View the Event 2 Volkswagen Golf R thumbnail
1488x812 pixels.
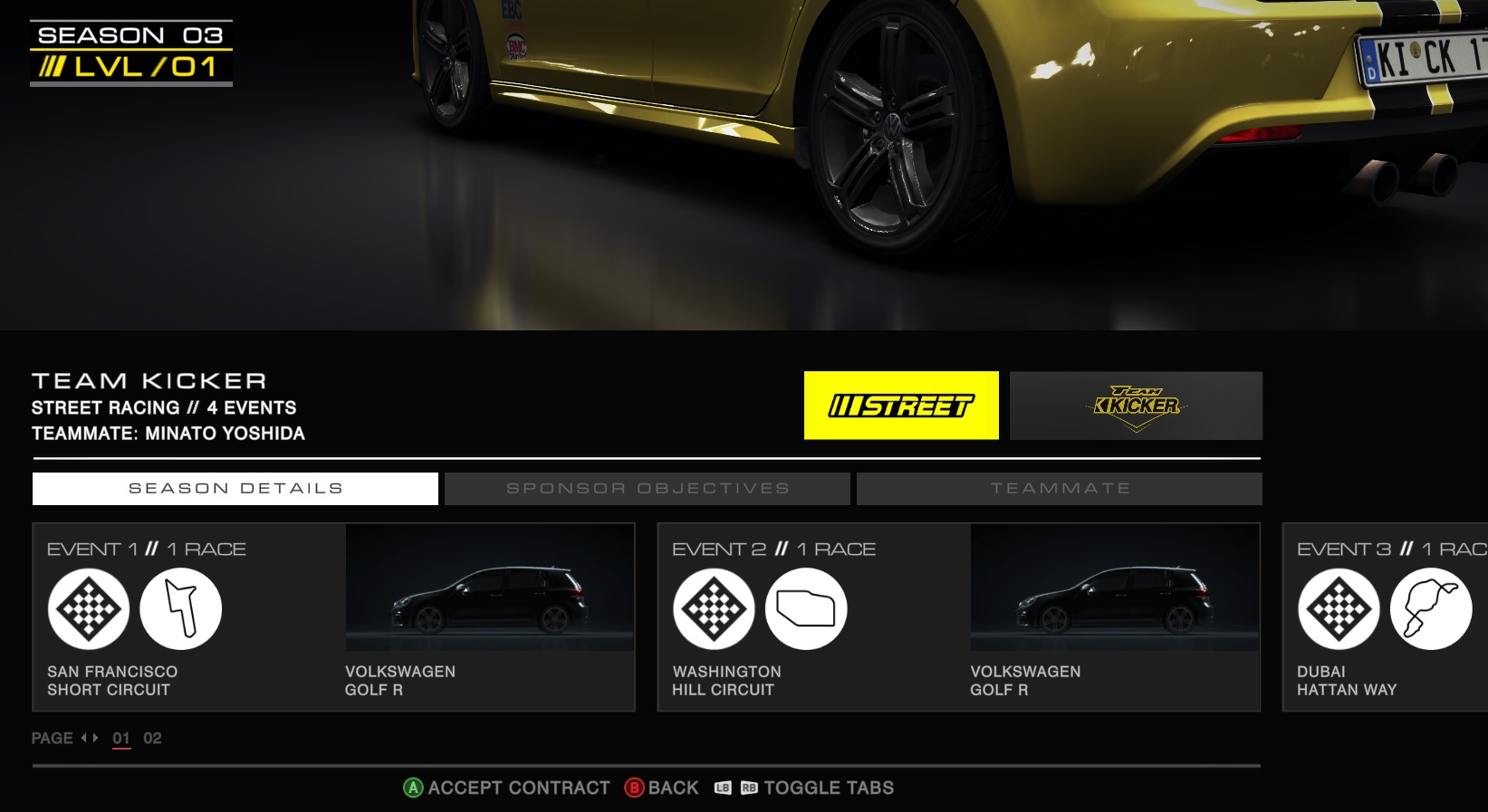pos(1114,588)
